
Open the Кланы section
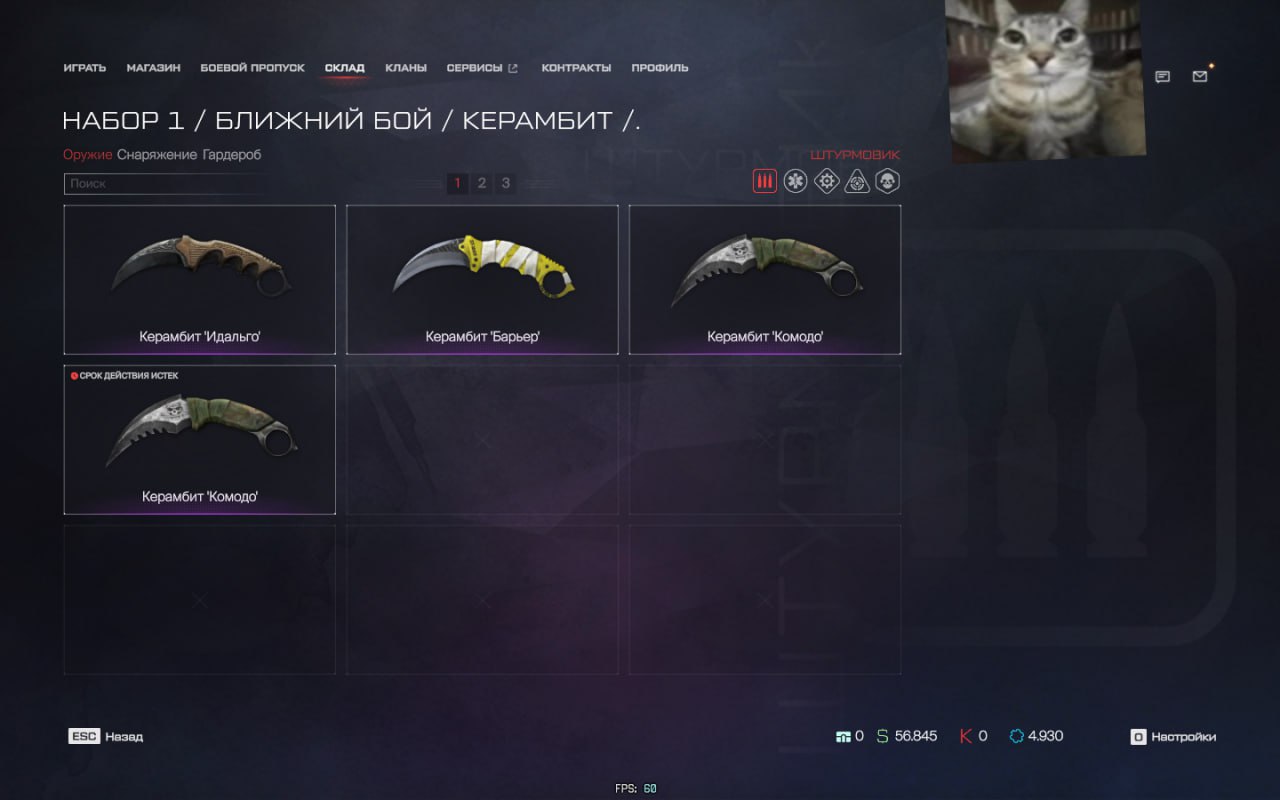point(406,68)
